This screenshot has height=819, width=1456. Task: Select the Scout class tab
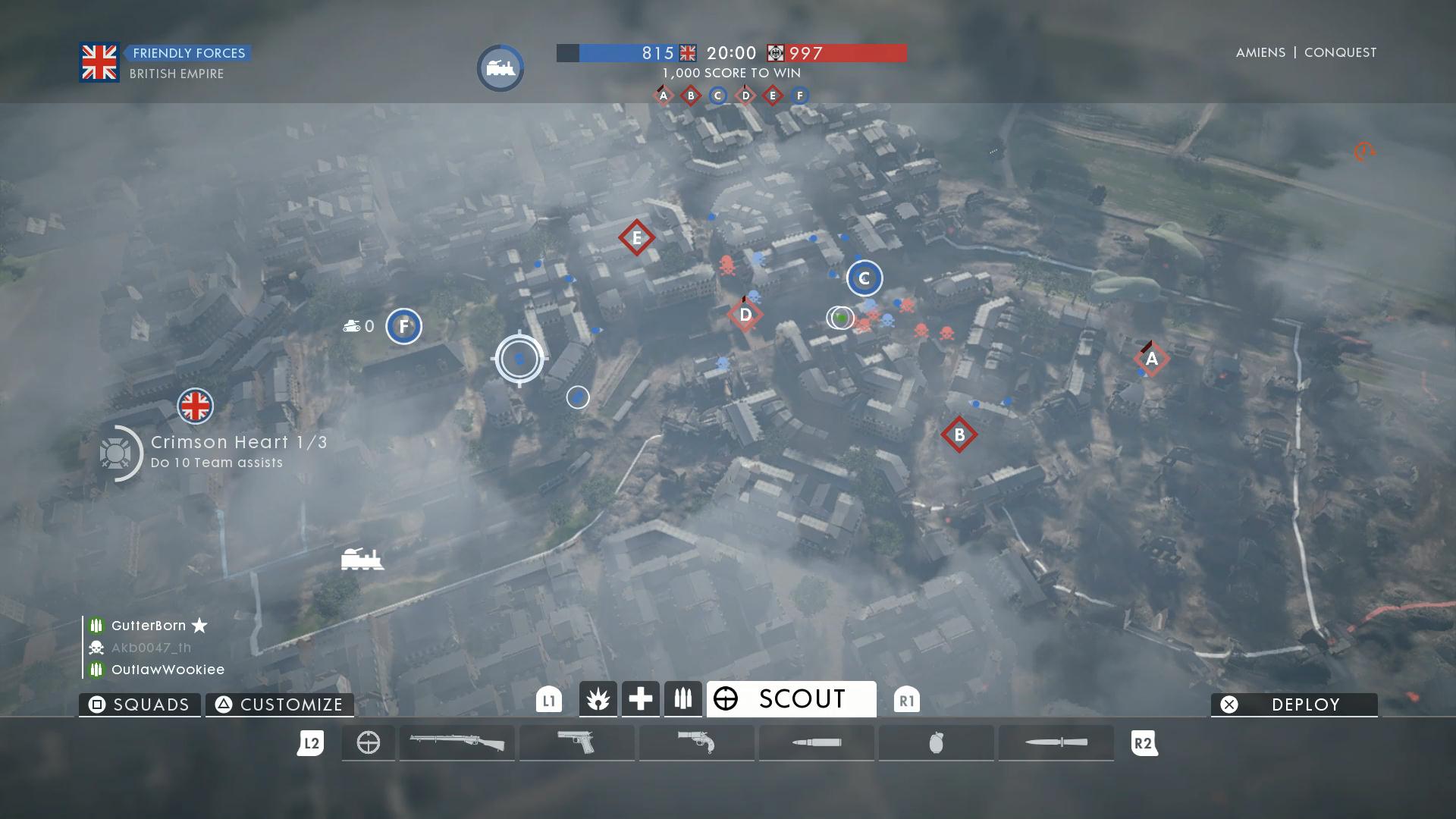tap(791, 698)
